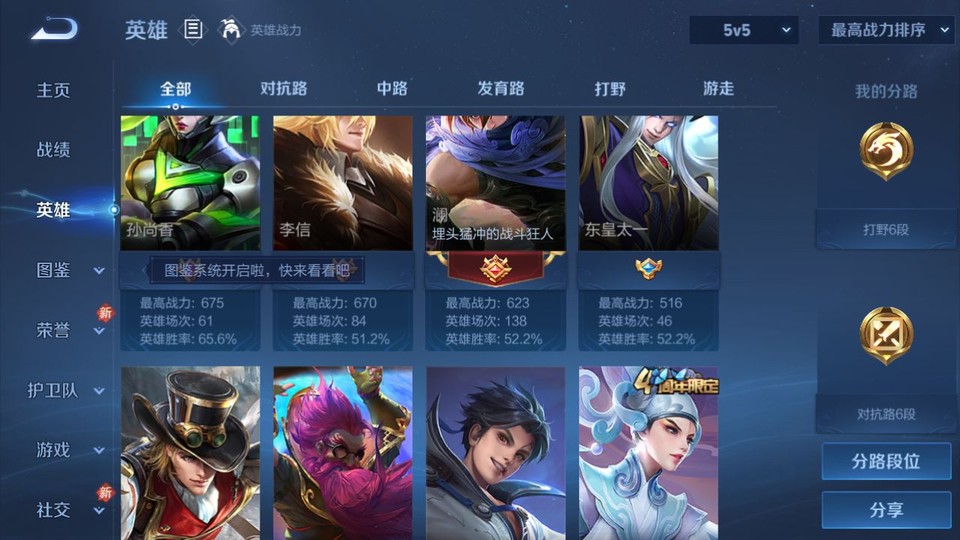
Task: Click the 分享 share button
Action: point(886,510)
